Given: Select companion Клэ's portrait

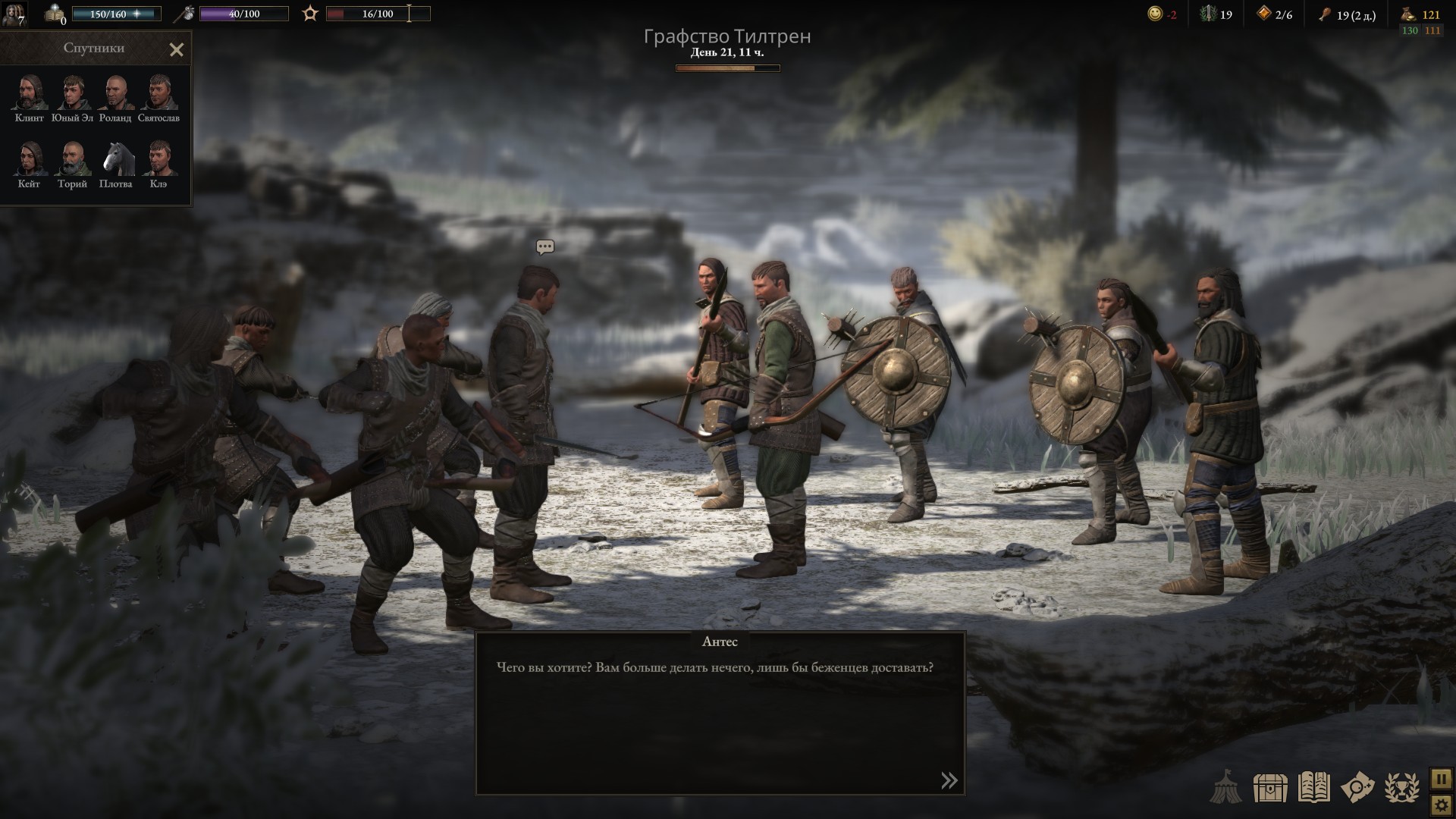Looking at the screenshot, I should [x=158, y=159].
